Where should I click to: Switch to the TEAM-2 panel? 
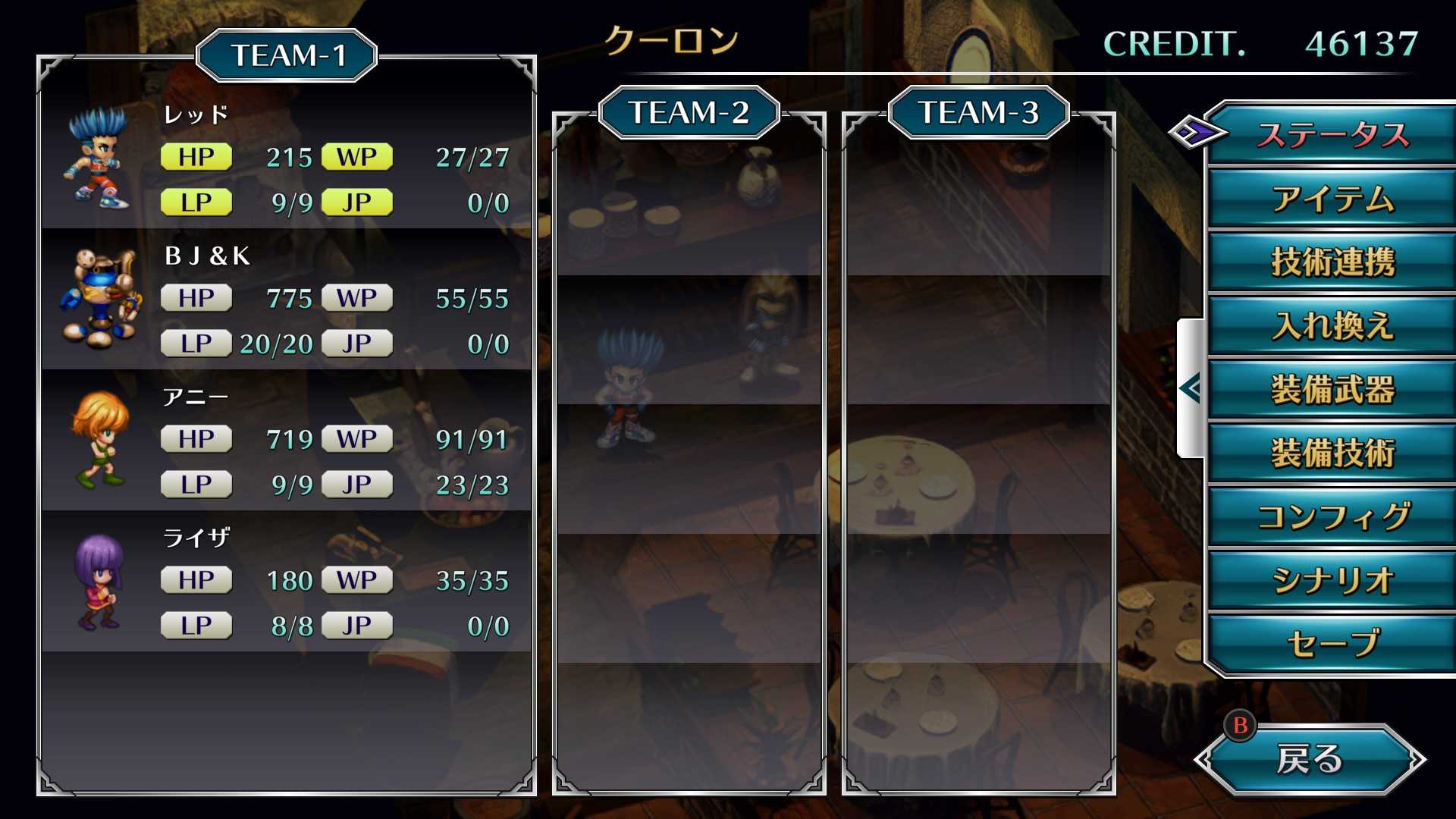pyautogui.click(x=689, y=113)
